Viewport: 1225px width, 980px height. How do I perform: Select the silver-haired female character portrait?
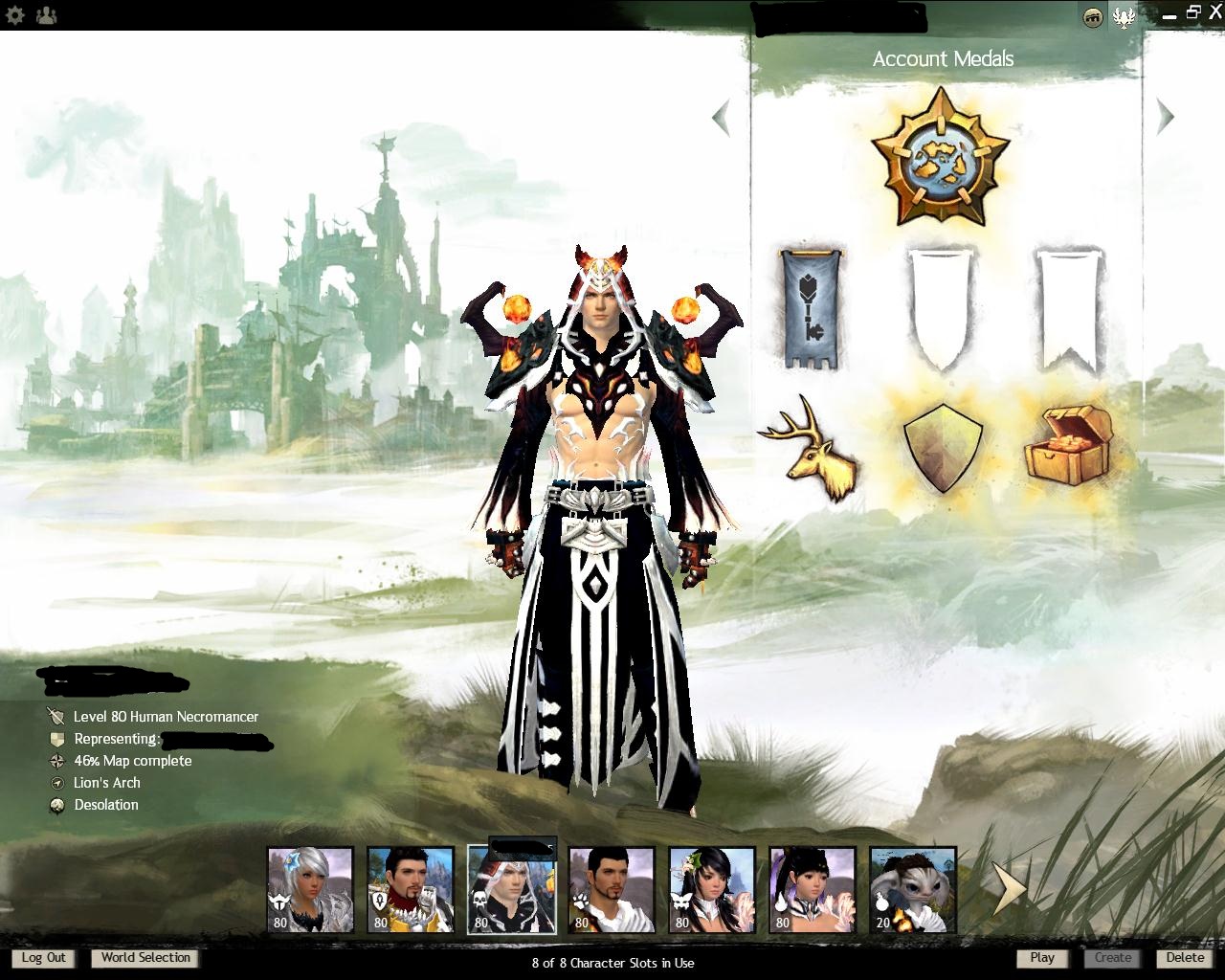click(x=310, y=890)
